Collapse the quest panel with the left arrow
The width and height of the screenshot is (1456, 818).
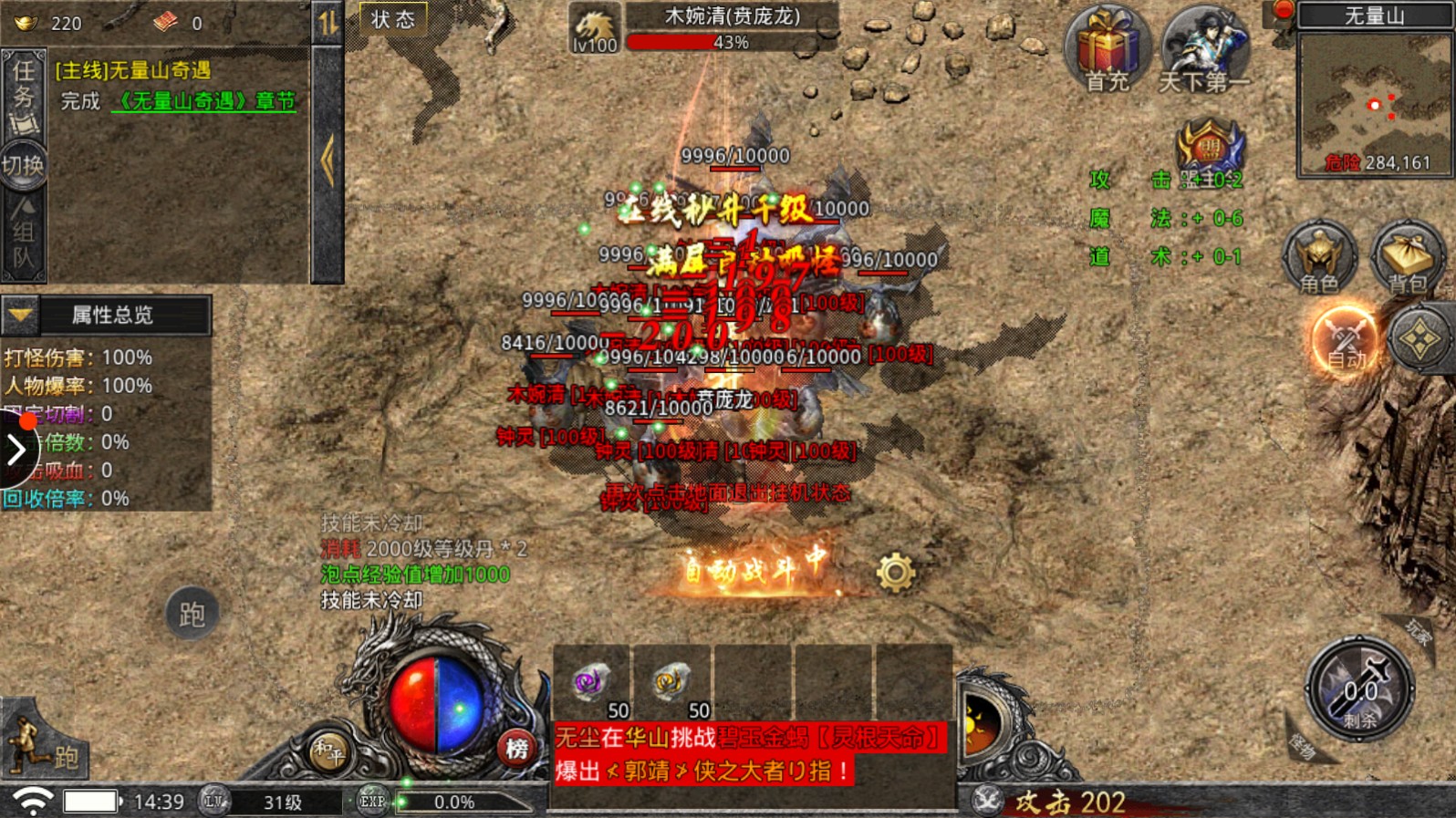coord(328,161)
